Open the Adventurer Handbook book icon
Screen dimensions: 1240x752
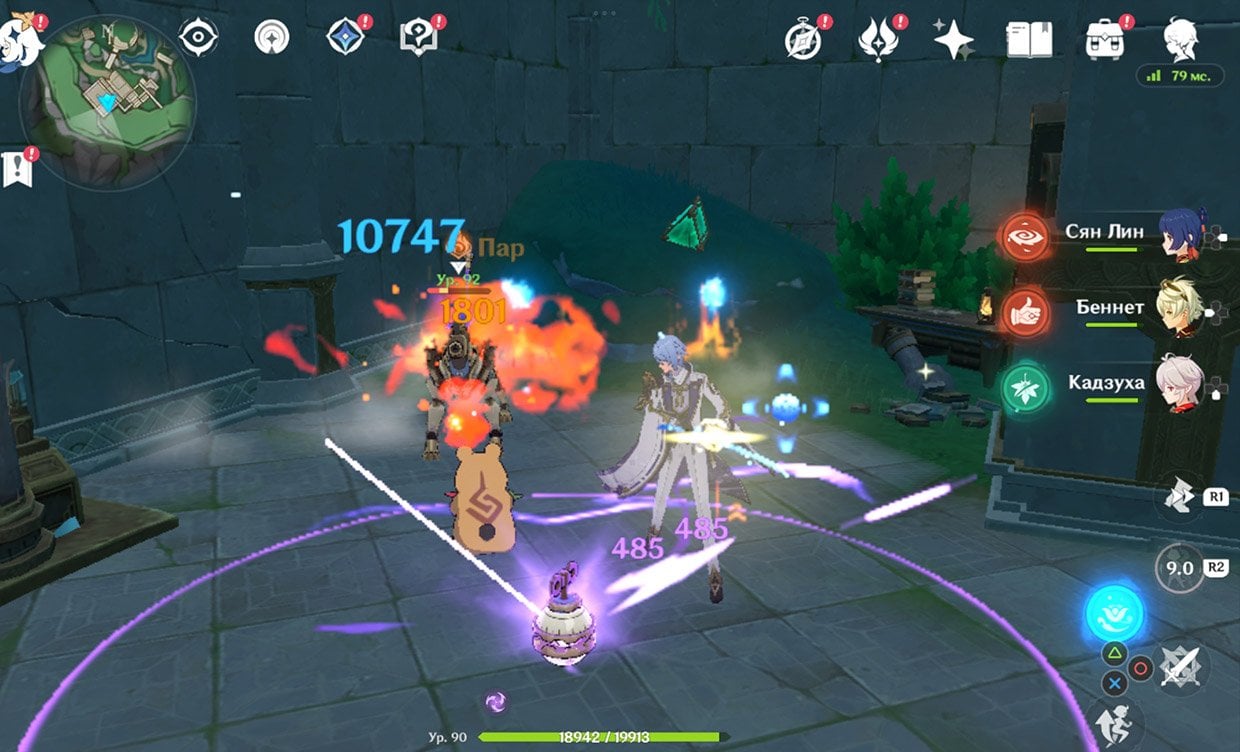1029,40
